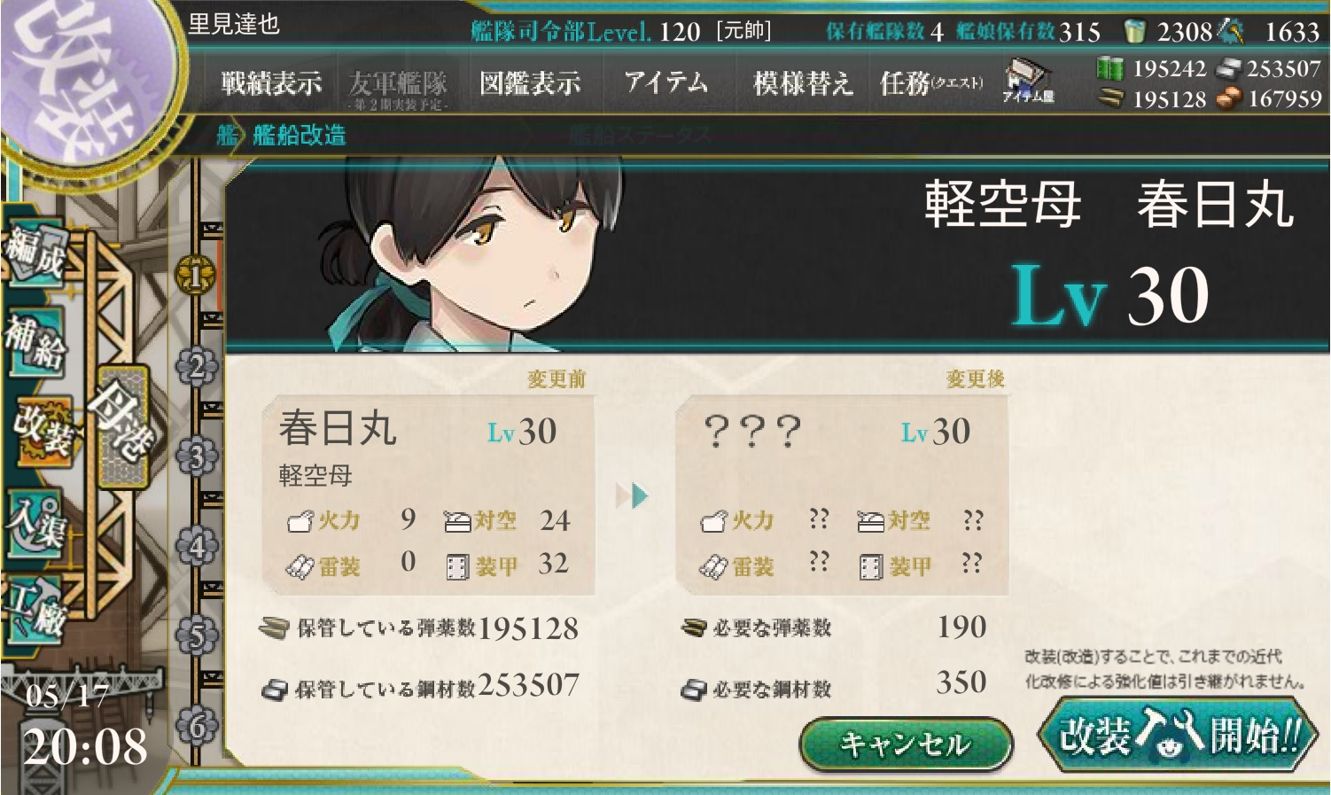The width and height of the screenshot is (1331, 795).
Task: Switch to the 戦績表示 records tab
Action: (x=270, y=84)
